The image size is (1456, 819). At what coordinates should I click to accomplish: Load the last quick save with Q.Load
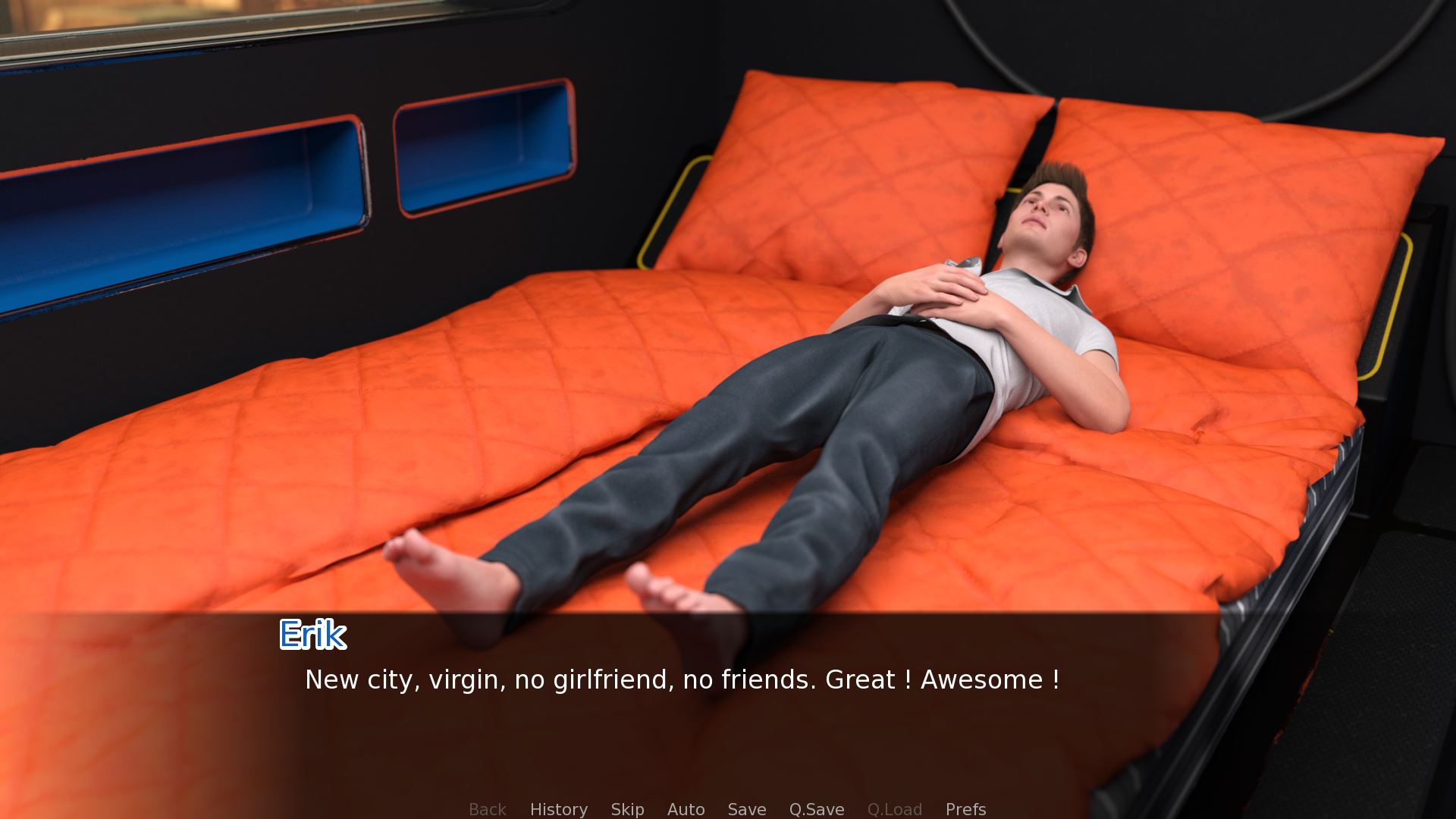(895, 809)
